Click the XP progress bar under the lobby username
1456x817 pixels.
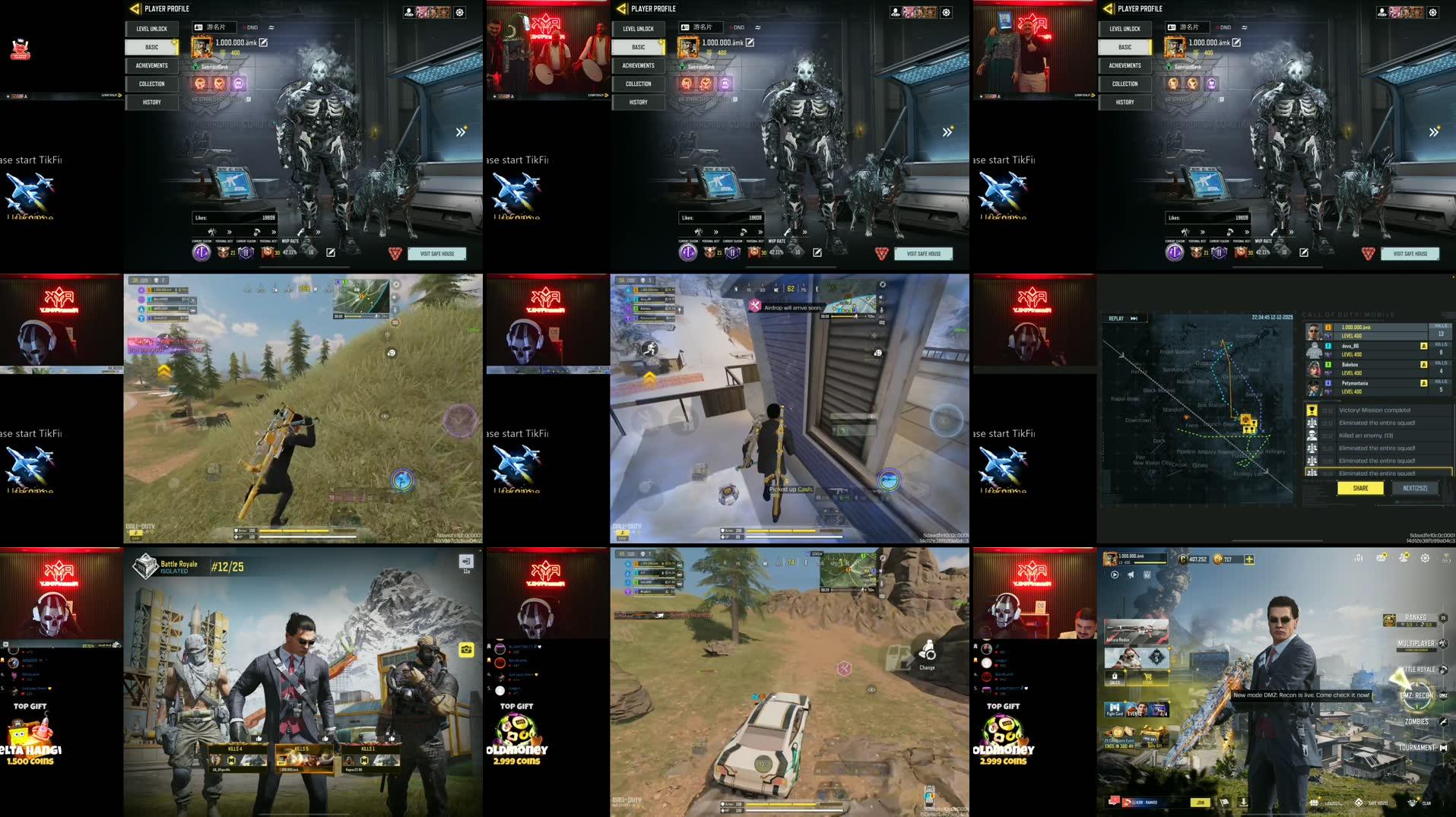click(1150, 562)
